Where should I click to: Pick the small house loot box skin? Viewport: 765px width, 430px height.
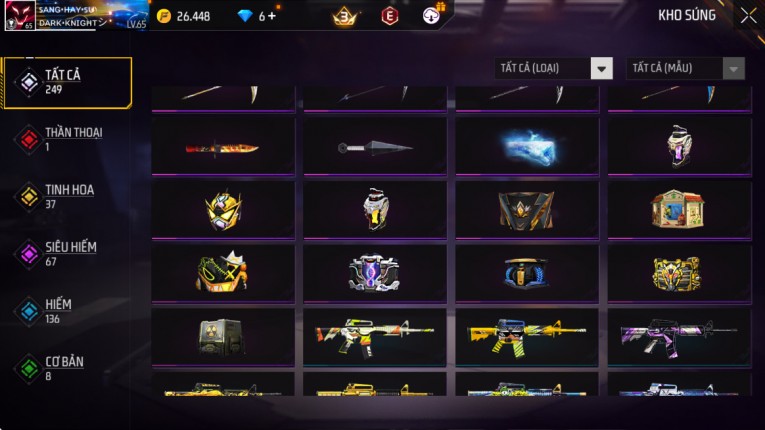[679, 209]
